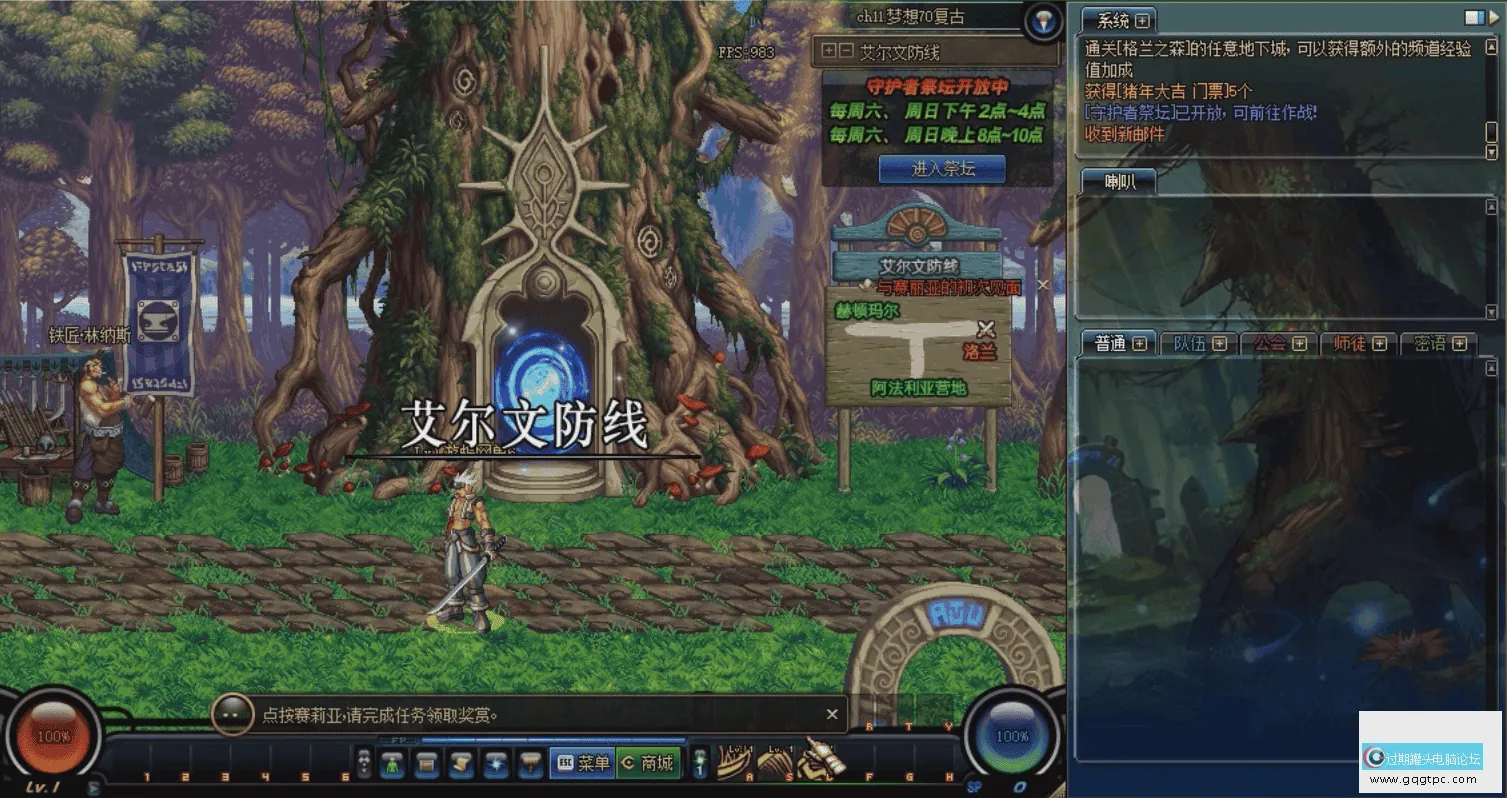1507x798 pixels.
Task: Dismiss the 与赛丽亚的初次见面 quest tracker
Action: coord(1043,285)
